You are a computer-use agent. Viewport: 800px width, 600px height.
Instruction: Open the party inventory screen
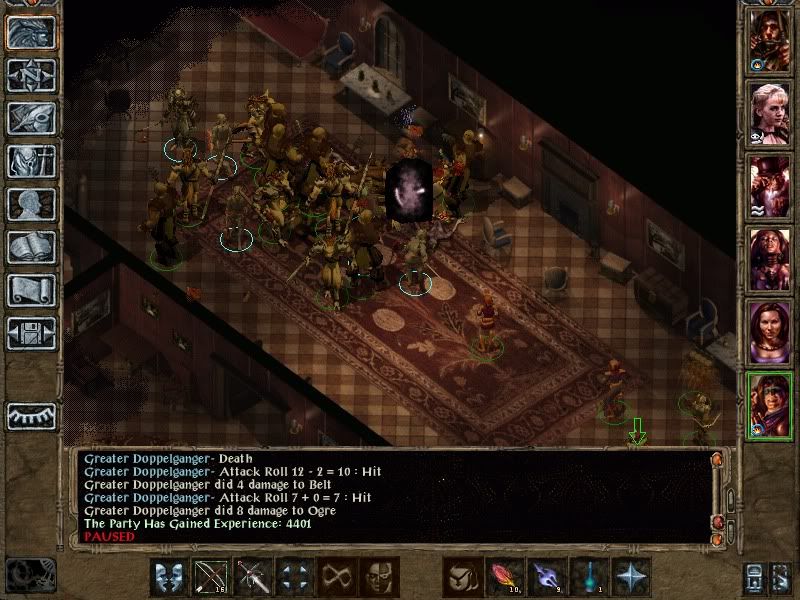click(31, 161)
